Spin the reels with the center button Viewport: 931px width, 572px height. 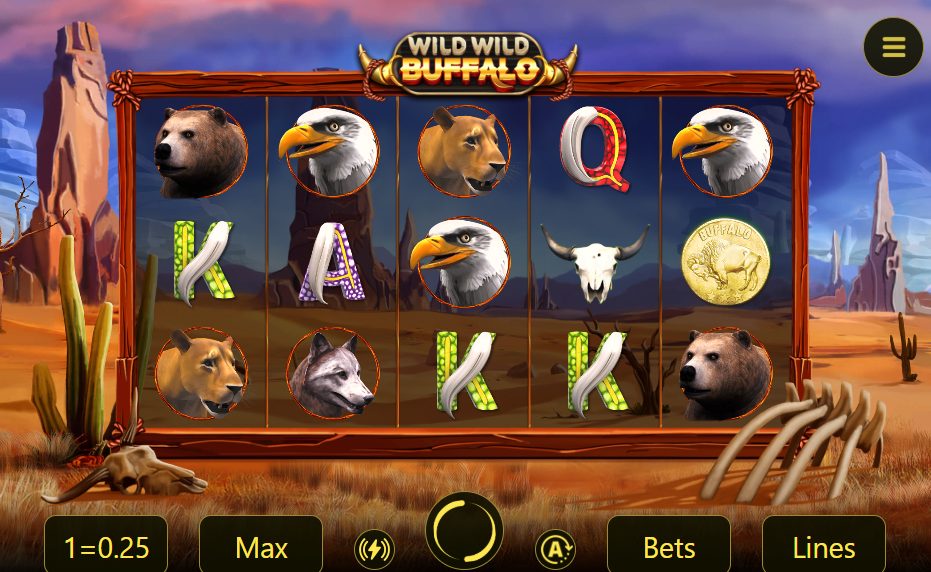pos(464,530)
